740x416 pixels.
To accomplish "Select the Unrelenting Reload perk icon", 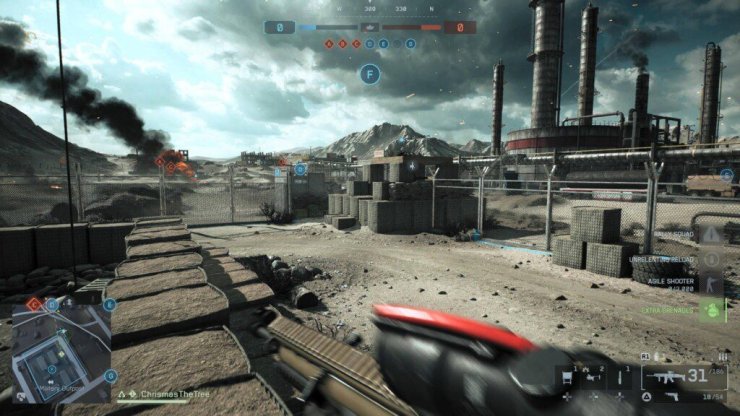I will pos(713,258).
